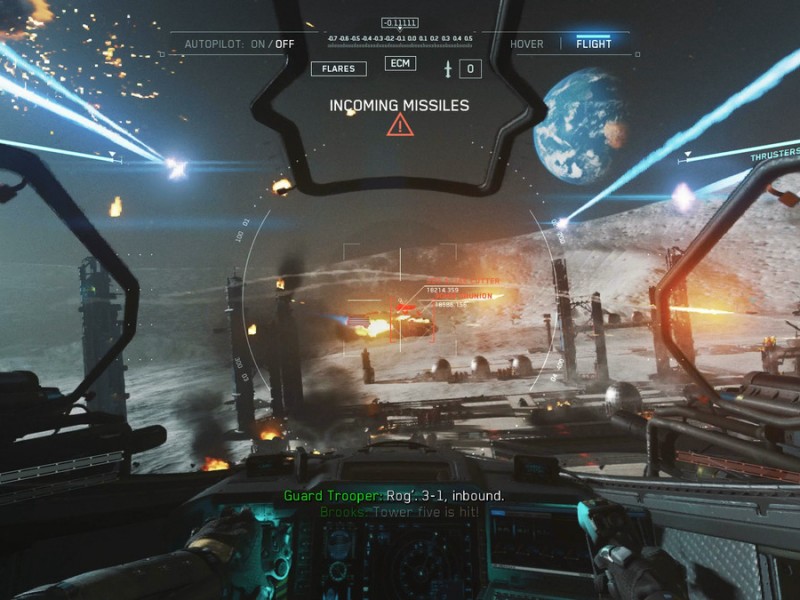Deploy the FLARES countermeasure

(338, 69)
